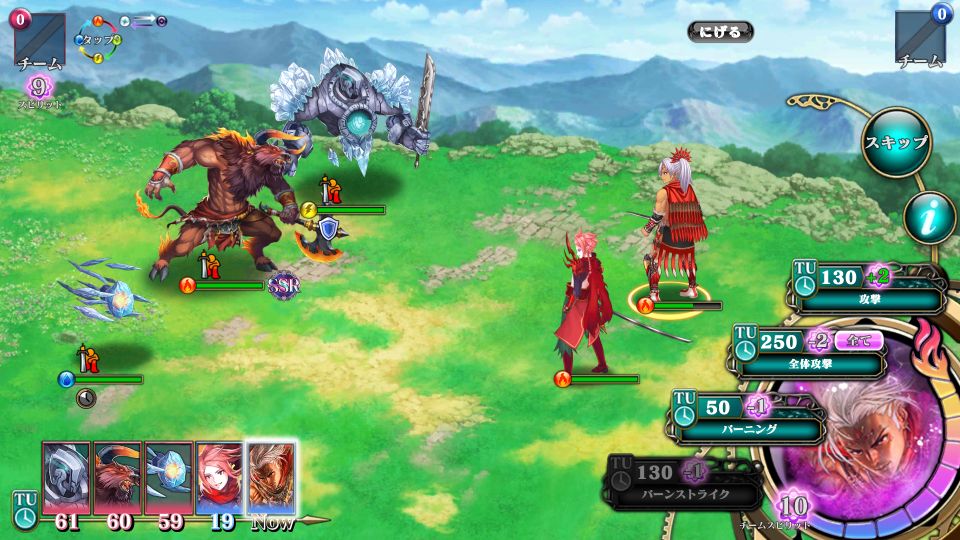
Task: Select the red-haired ally turn-order portrait
Action: (220, 477)
